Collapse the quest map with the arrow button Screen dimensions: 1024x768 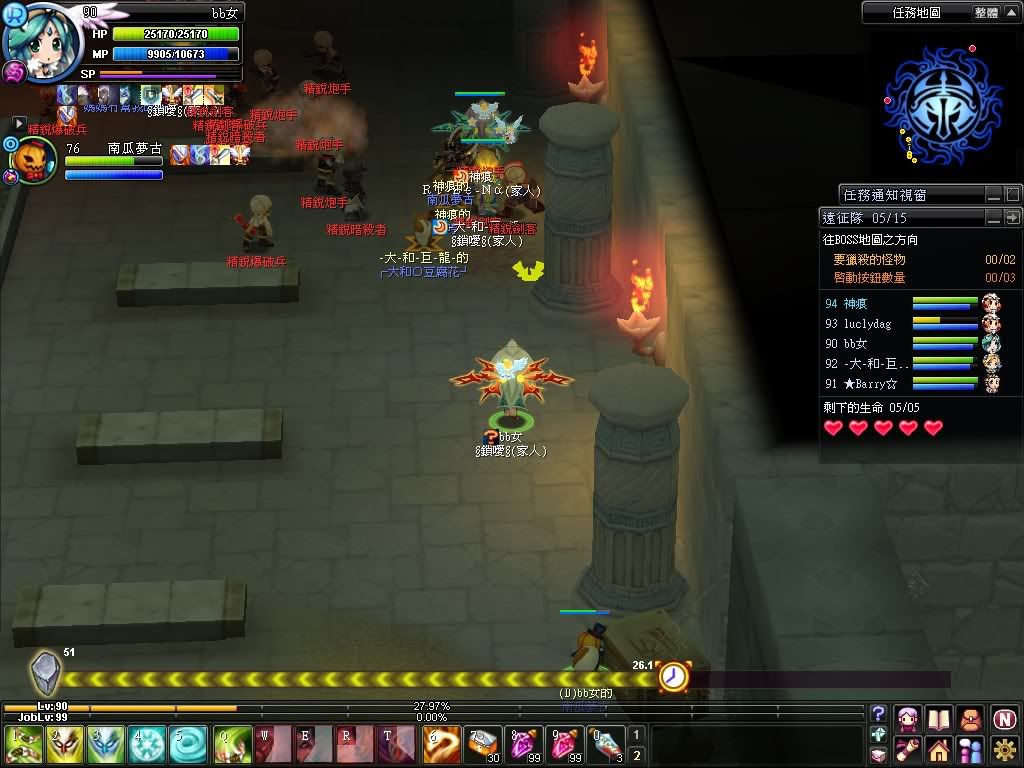1011,13
